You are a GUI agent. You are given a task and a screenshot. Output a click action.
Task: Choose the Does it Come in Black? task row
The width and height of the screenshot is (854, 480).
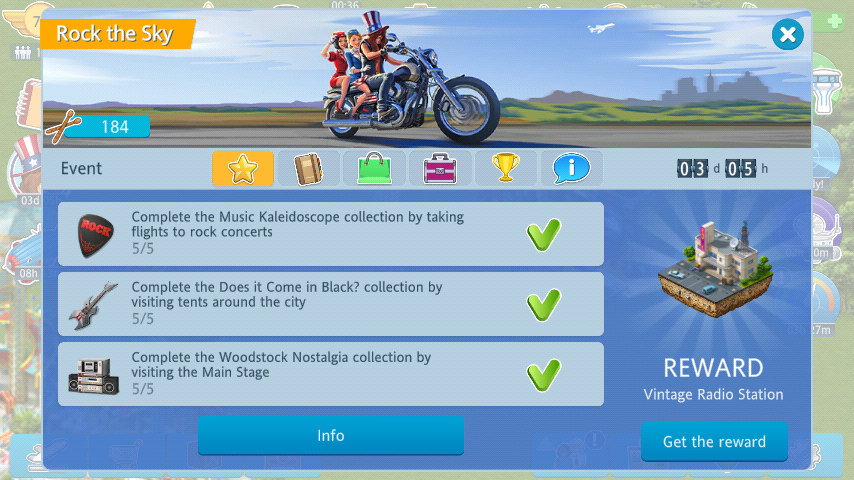tap(330, 304)
